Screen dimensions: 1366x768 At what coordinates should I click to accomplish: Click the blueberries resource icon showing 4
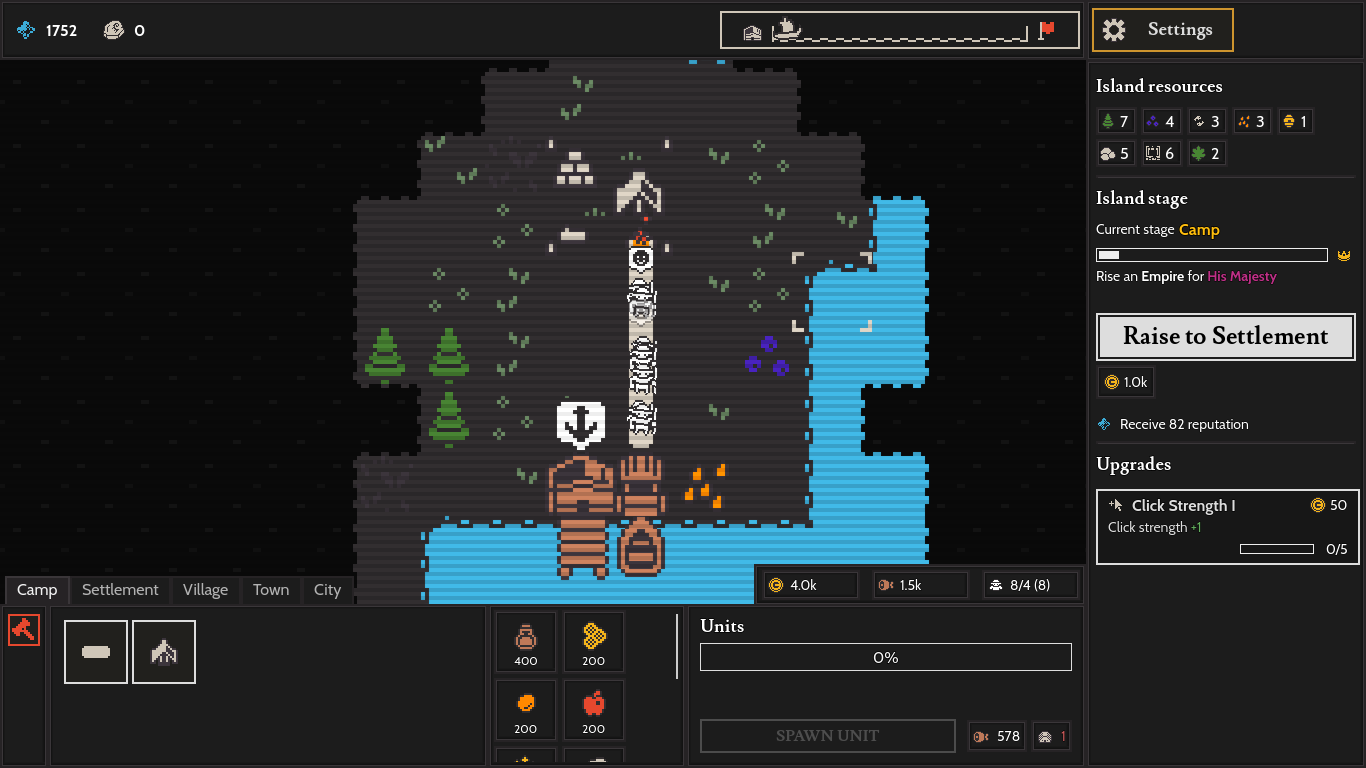click(x=1160, y=120)
